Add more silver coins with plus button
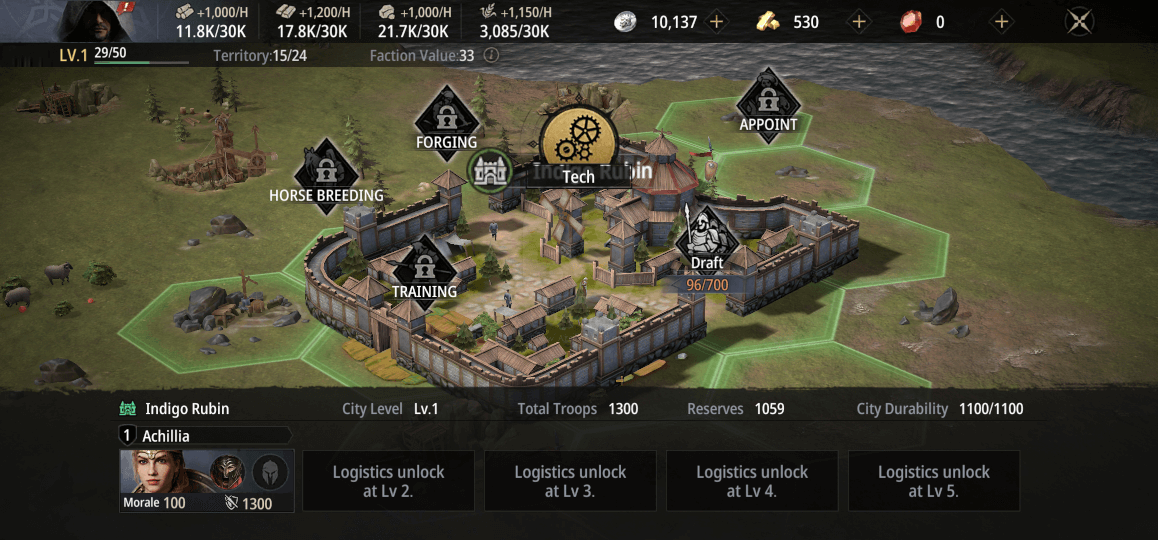Image resolution: width=1158 pixels, height=540 pixels. point(716,22)
